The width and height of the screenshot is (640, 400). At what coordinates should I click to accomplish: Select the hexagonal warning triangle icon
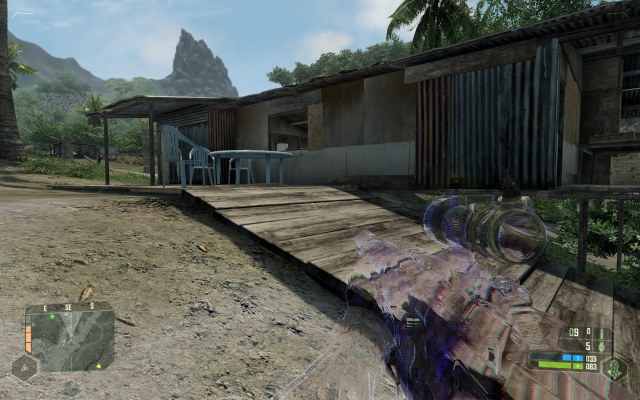pos(24,367)
